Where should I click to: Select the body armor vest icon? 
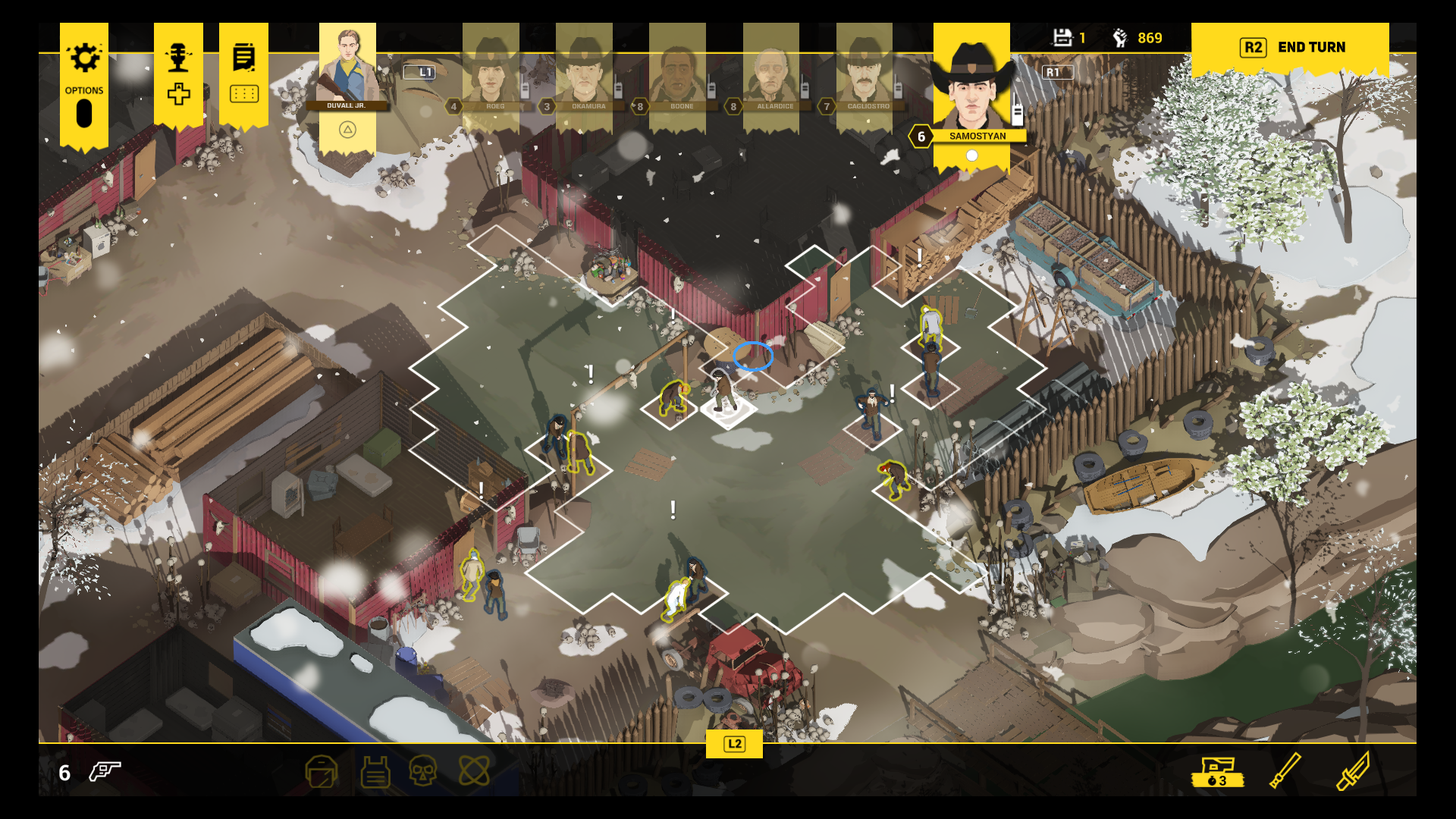tap(375, 772)
